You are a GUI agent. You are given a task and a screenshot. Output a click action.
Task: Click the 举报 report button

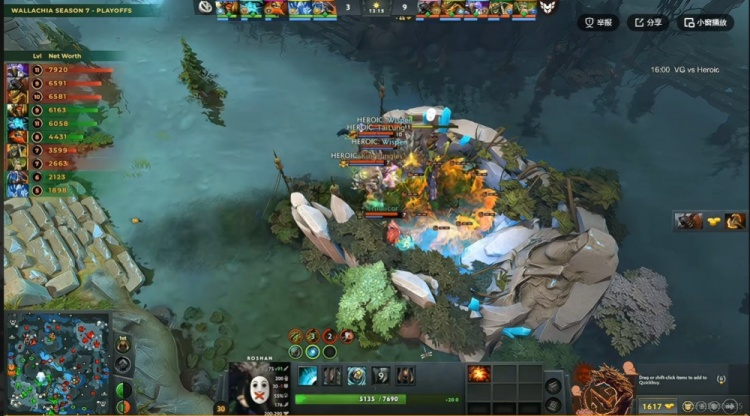[x=598, y=22]
